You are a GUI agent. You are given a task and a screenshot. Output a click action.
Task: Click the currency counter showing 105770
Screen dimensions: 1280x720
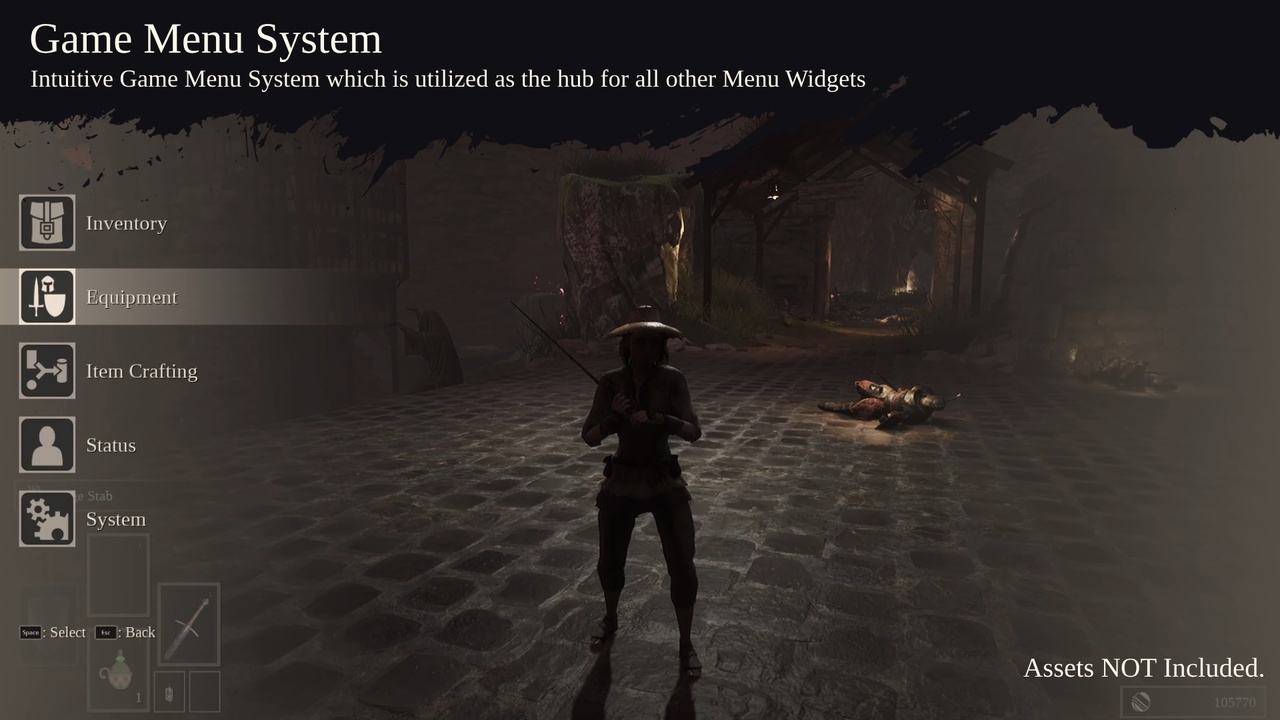pyautogui.click(x=1234, y=702)
